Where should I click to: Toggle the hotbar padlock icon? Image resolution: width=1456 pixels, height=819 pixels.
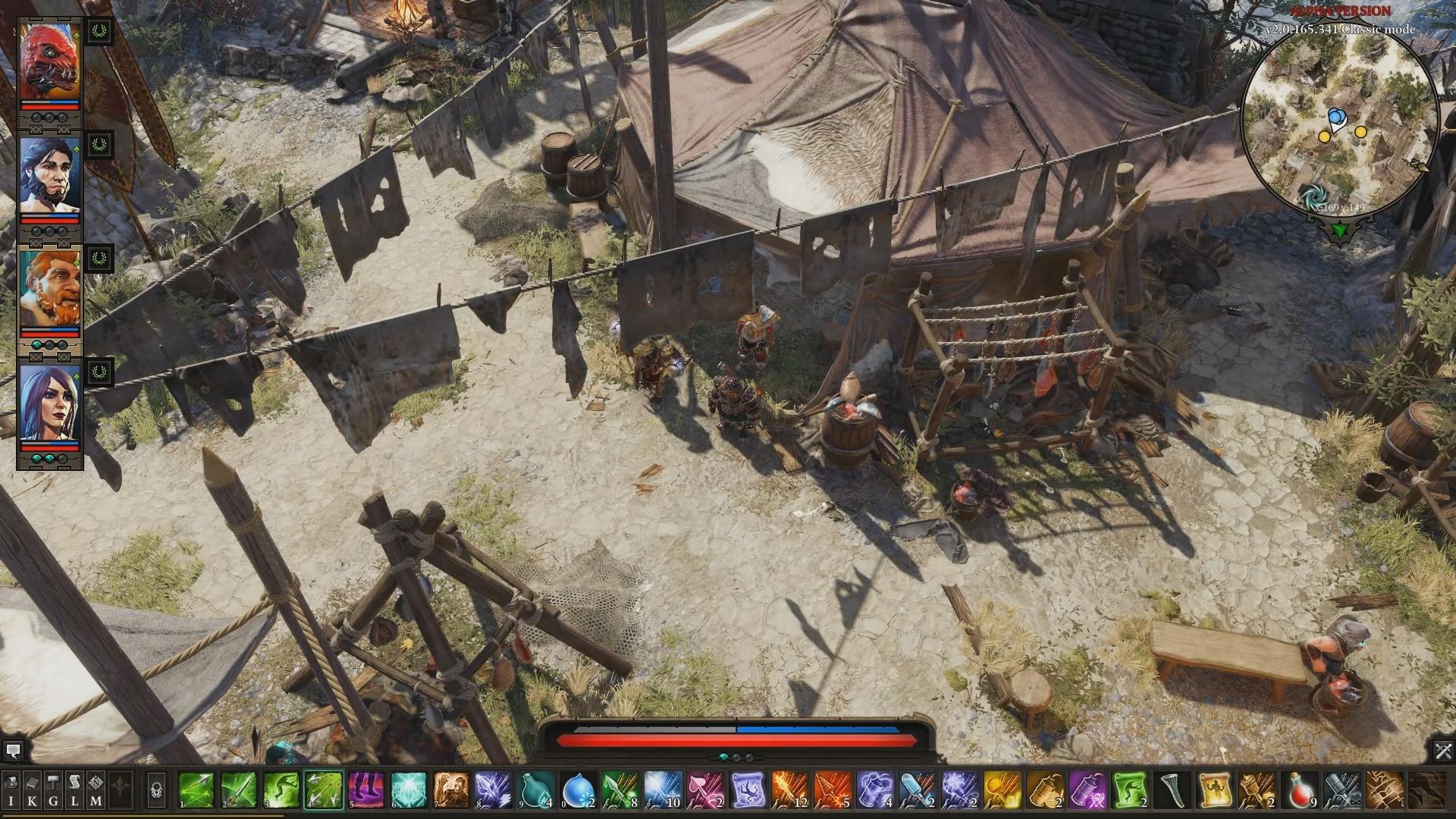click(x=156, y=790)
